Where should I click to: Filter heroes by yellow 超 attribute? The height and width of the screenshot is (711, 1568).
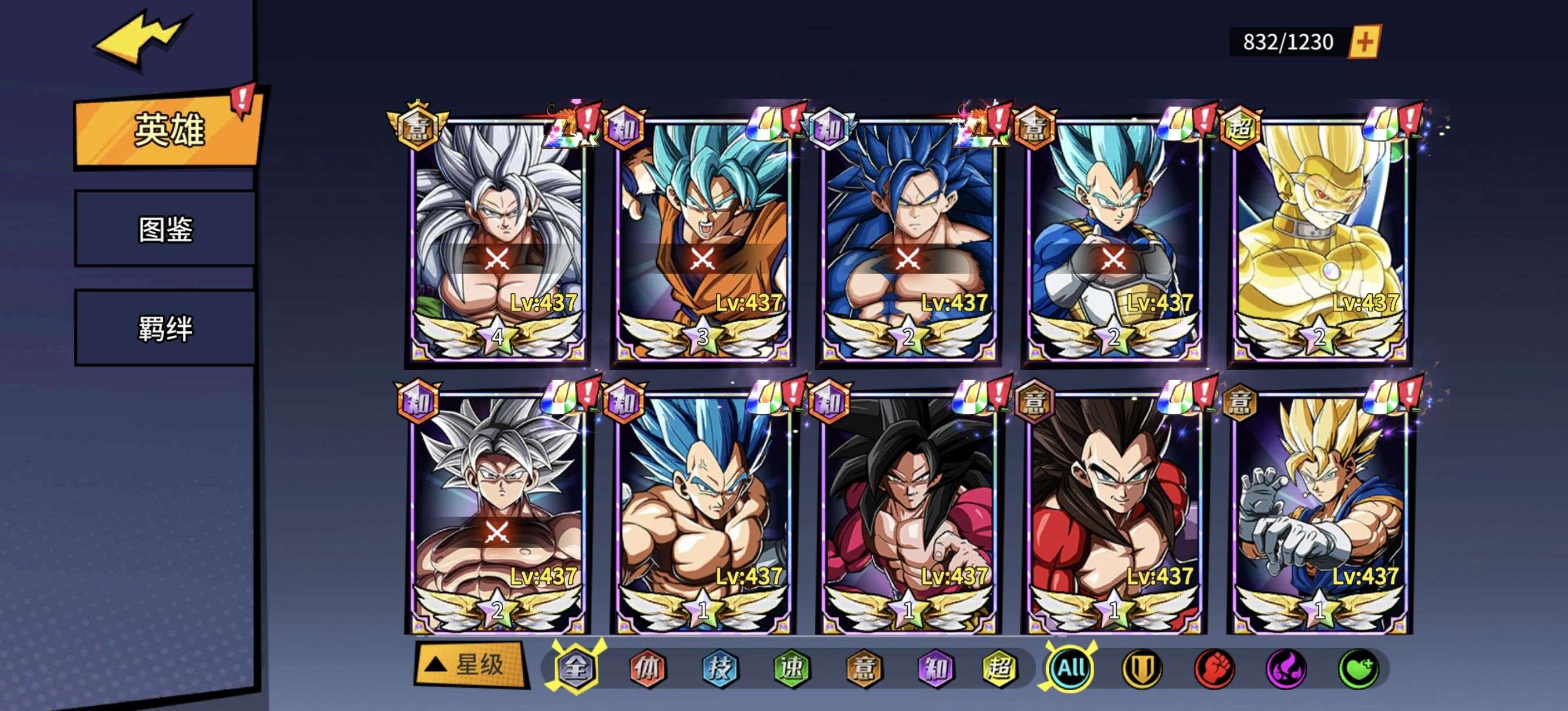999,668
